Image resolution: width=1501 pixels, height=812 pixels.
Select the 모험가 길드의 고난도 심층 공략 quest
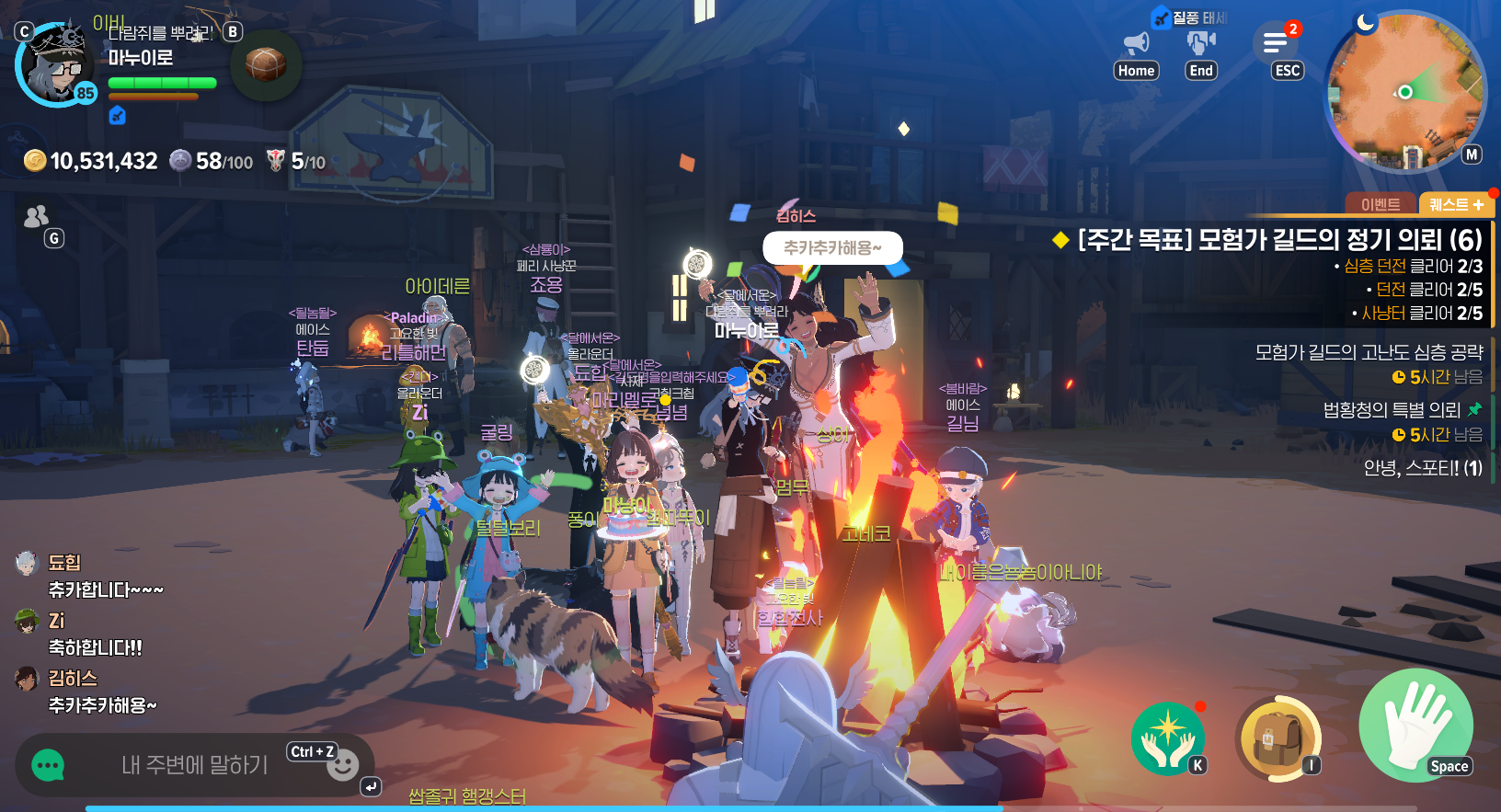coord(1369,352)
